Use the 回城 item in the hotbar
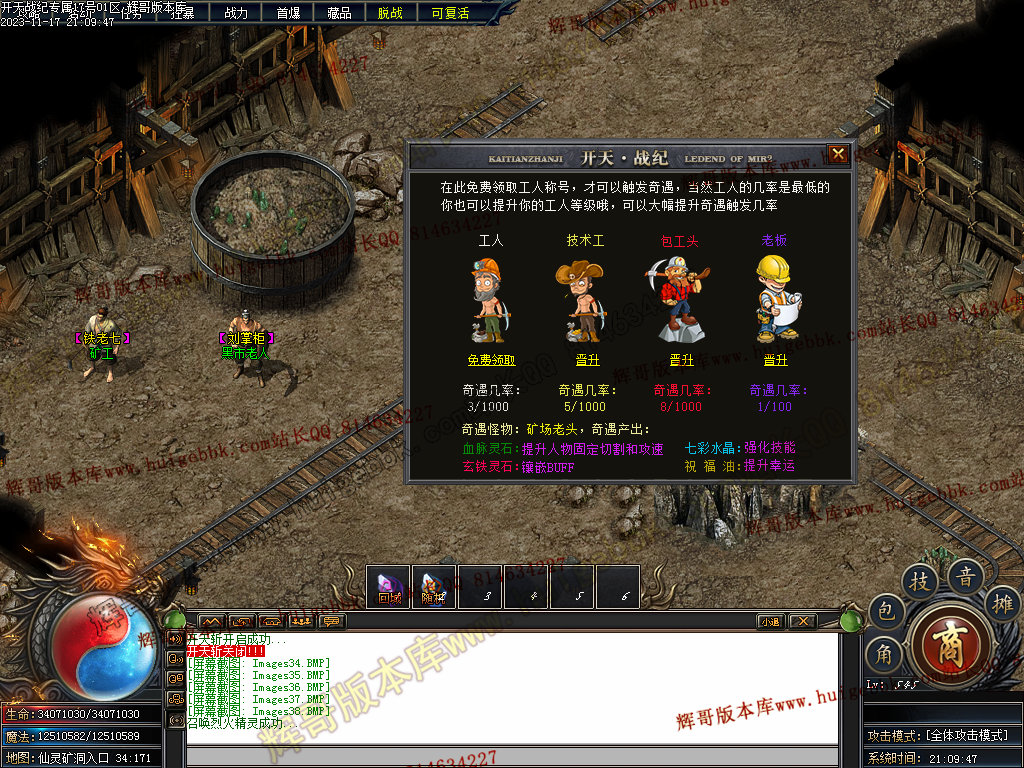 389,587
